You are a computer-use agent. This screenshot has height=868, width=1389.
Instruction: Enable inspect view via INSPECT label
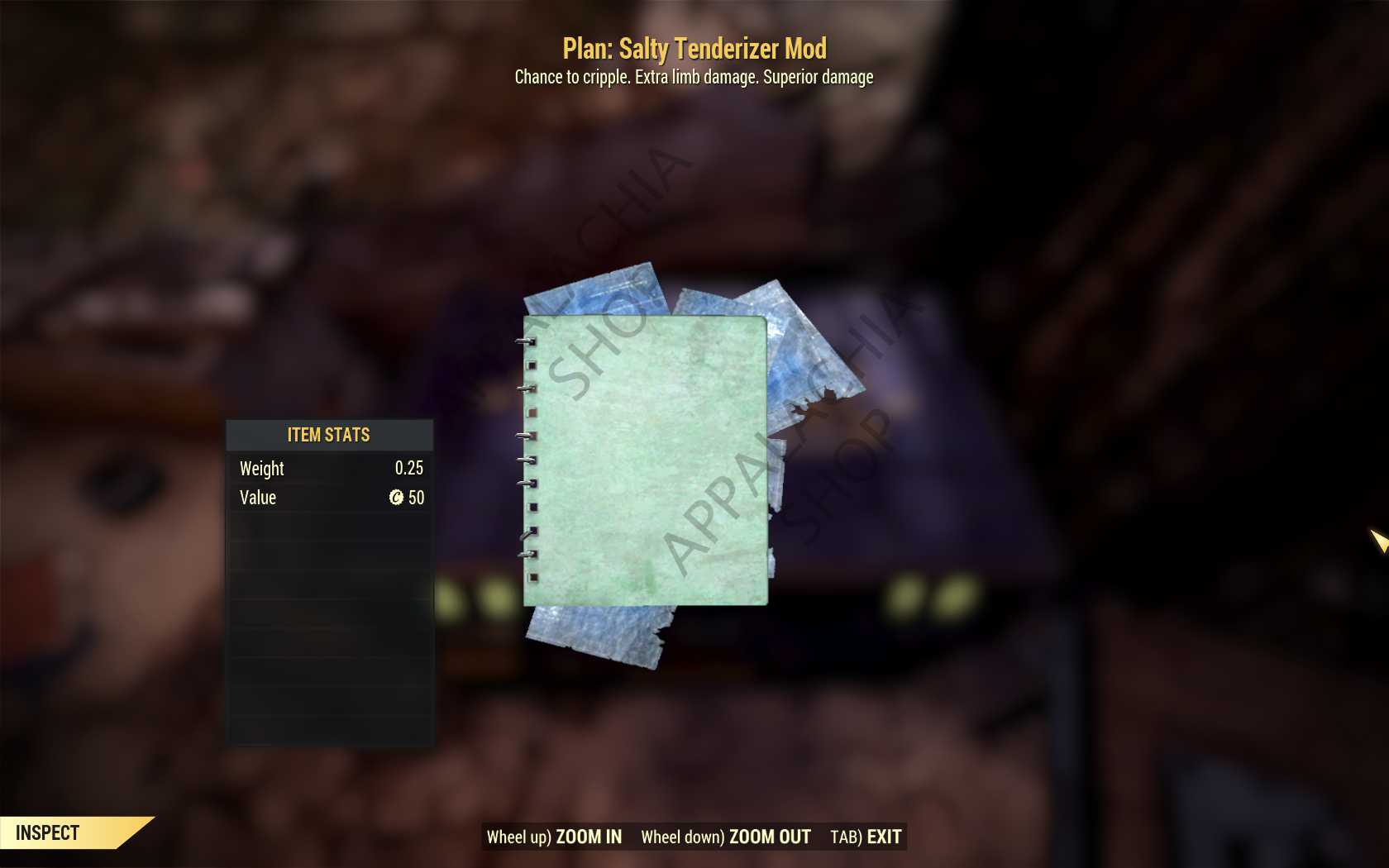(x=47, y=832)
